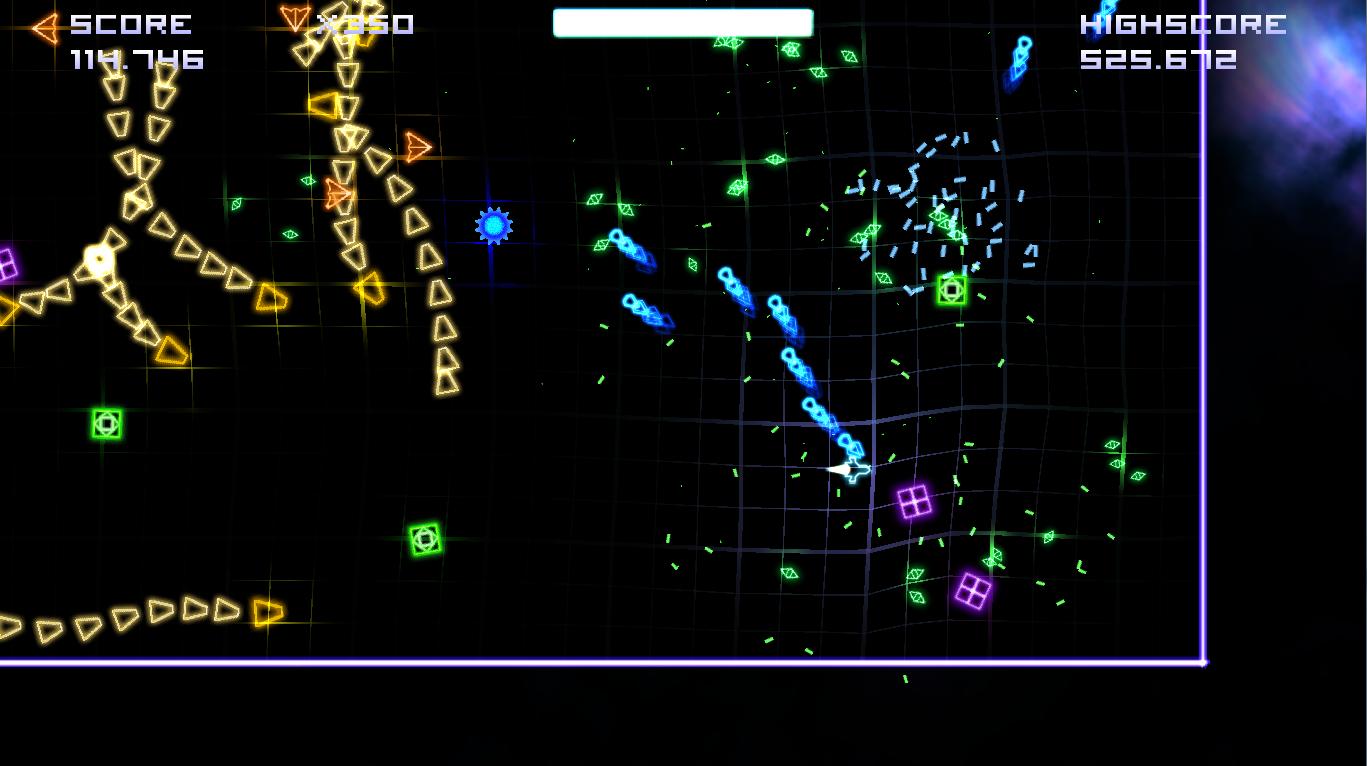The width and height of the screenshot is (1367, 766).
Task: Click the HIGHSCORE value 525.672
Action: click(x=1160, y=59)
